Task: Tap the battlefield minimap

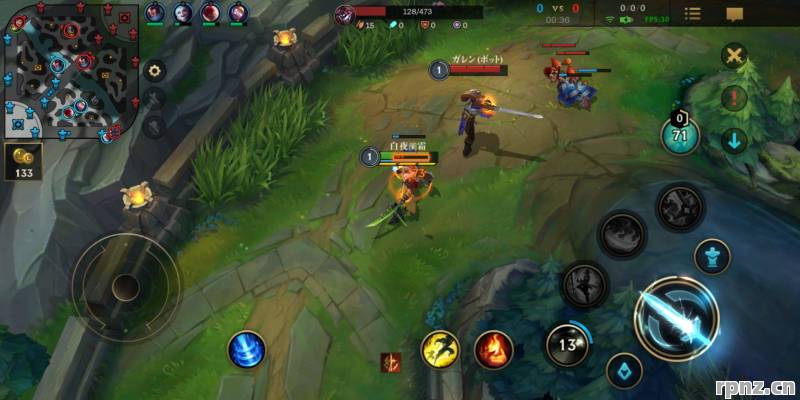Action: coord(68,70)
